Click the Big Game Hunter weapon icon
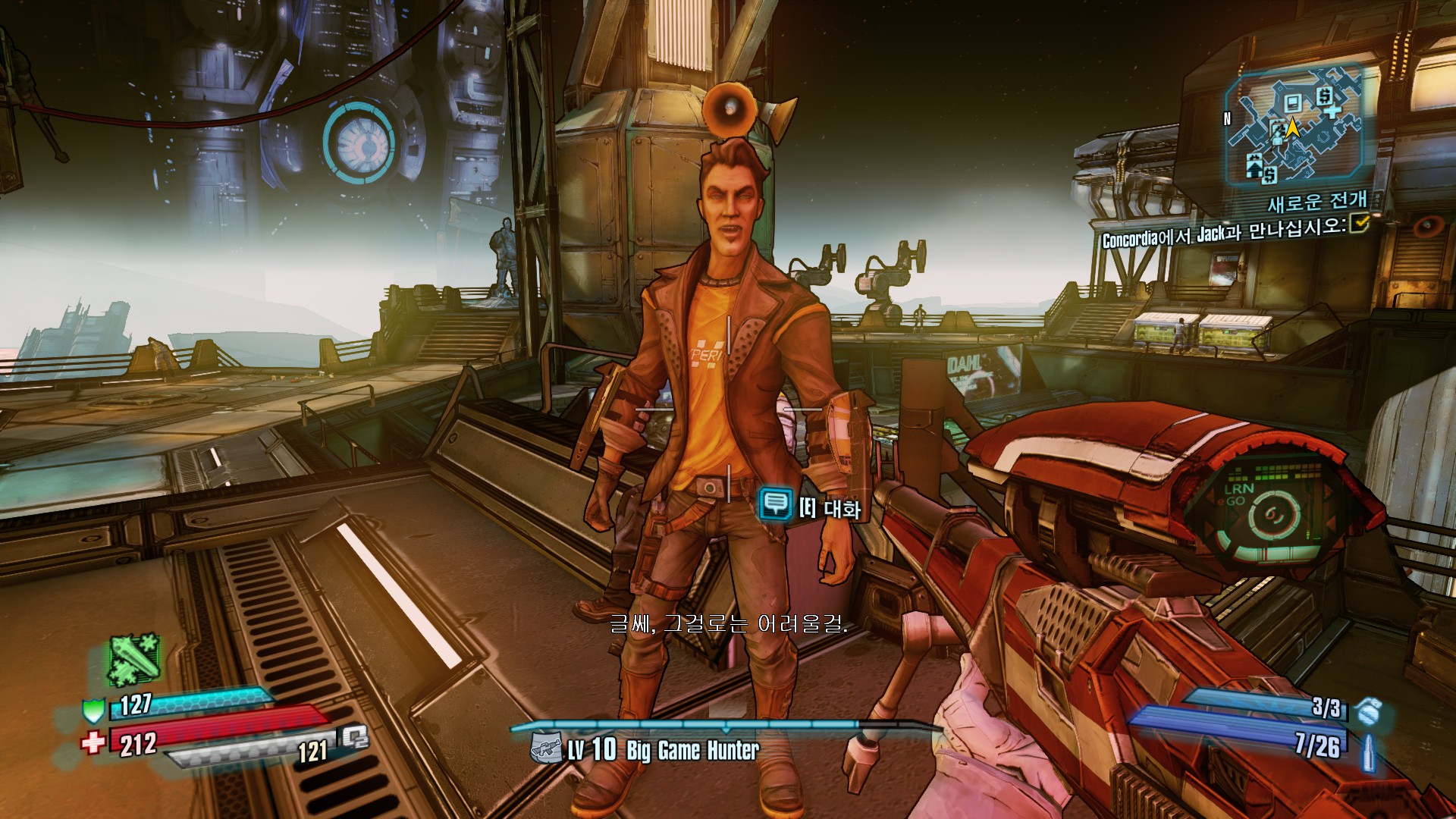Screen dimensions: 1456x819 point(546,748)
